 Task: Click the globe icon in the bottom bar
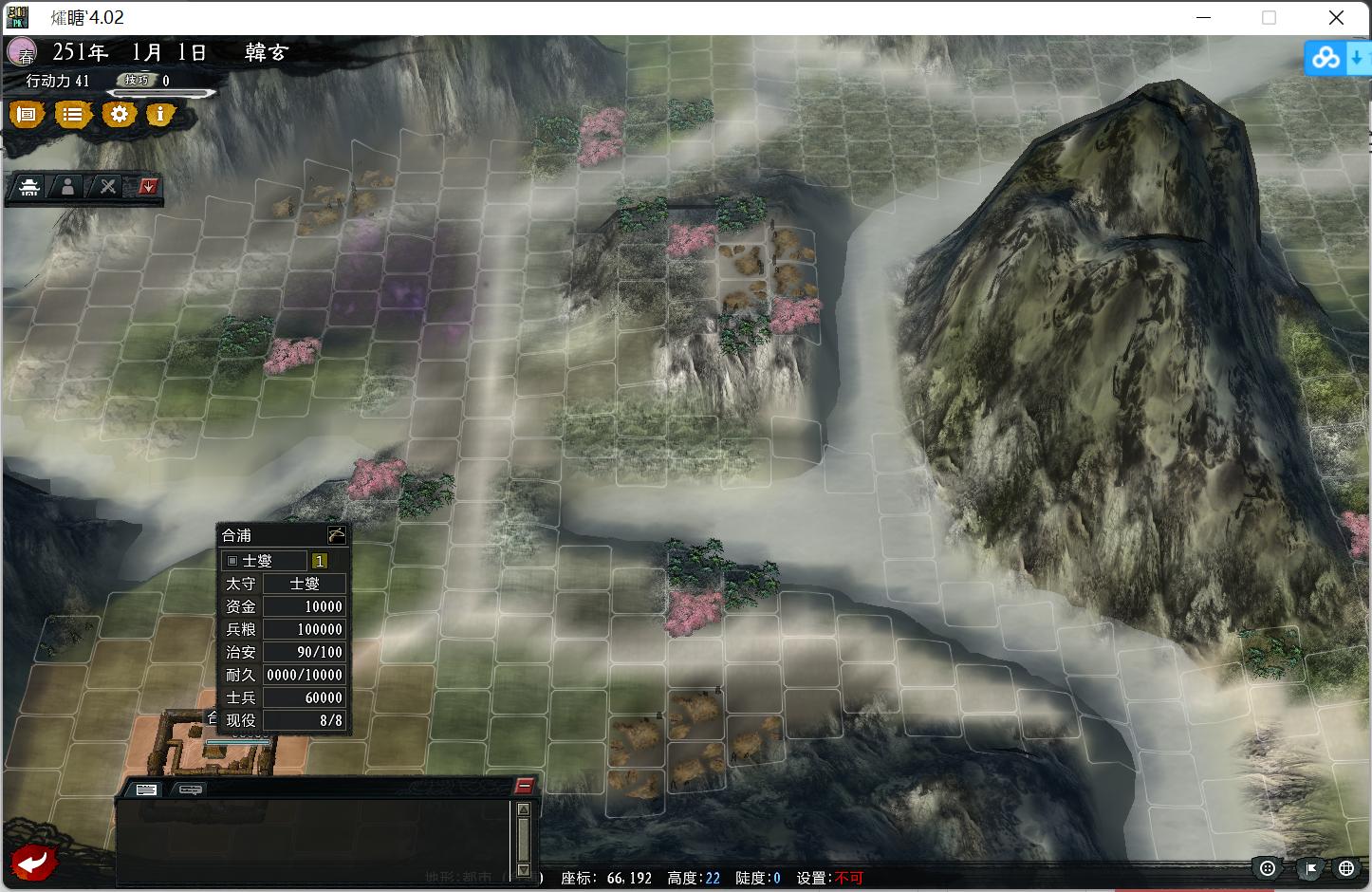1346,867
